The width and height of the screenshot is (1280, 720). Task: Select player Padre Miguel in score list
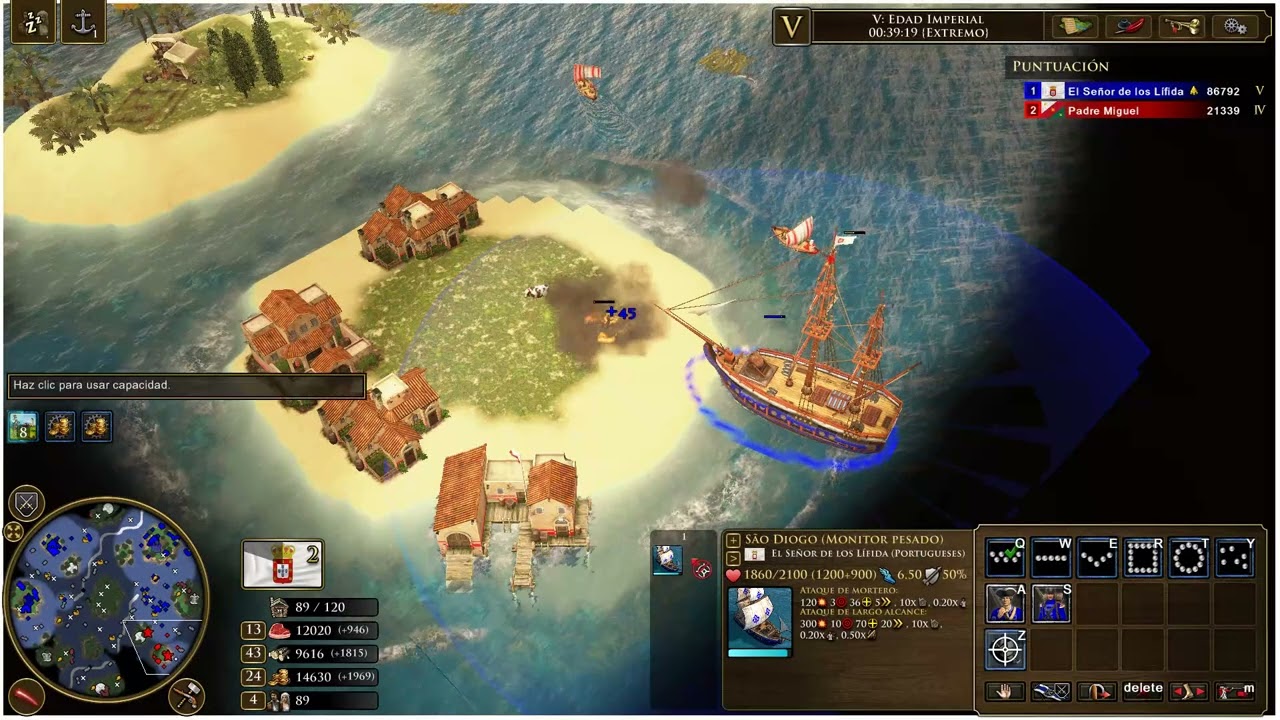[1103, 111]
